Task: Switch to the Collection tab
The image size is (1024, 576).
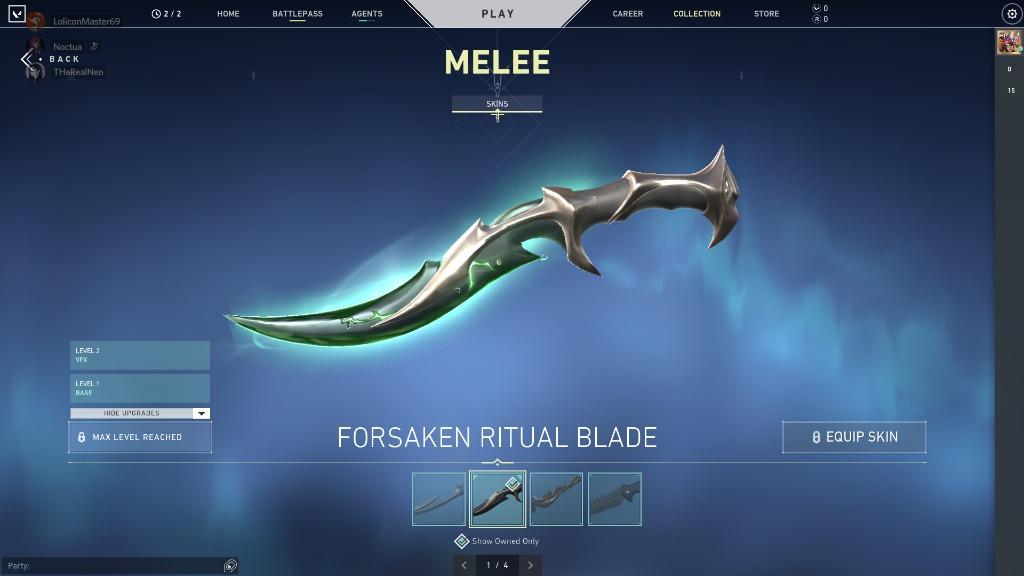Action: (x=697, y=14)
